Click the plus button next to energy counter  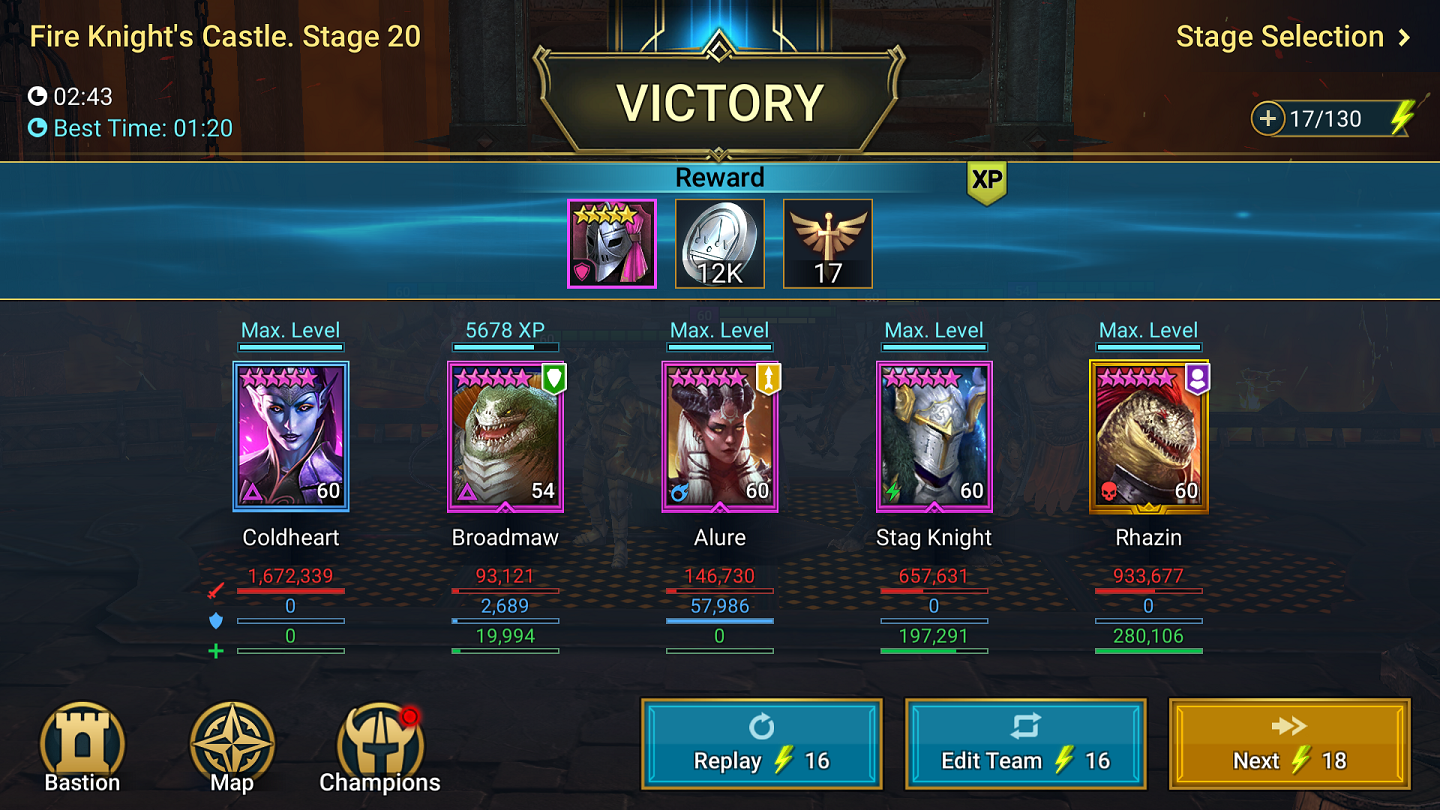[1268, 118]
